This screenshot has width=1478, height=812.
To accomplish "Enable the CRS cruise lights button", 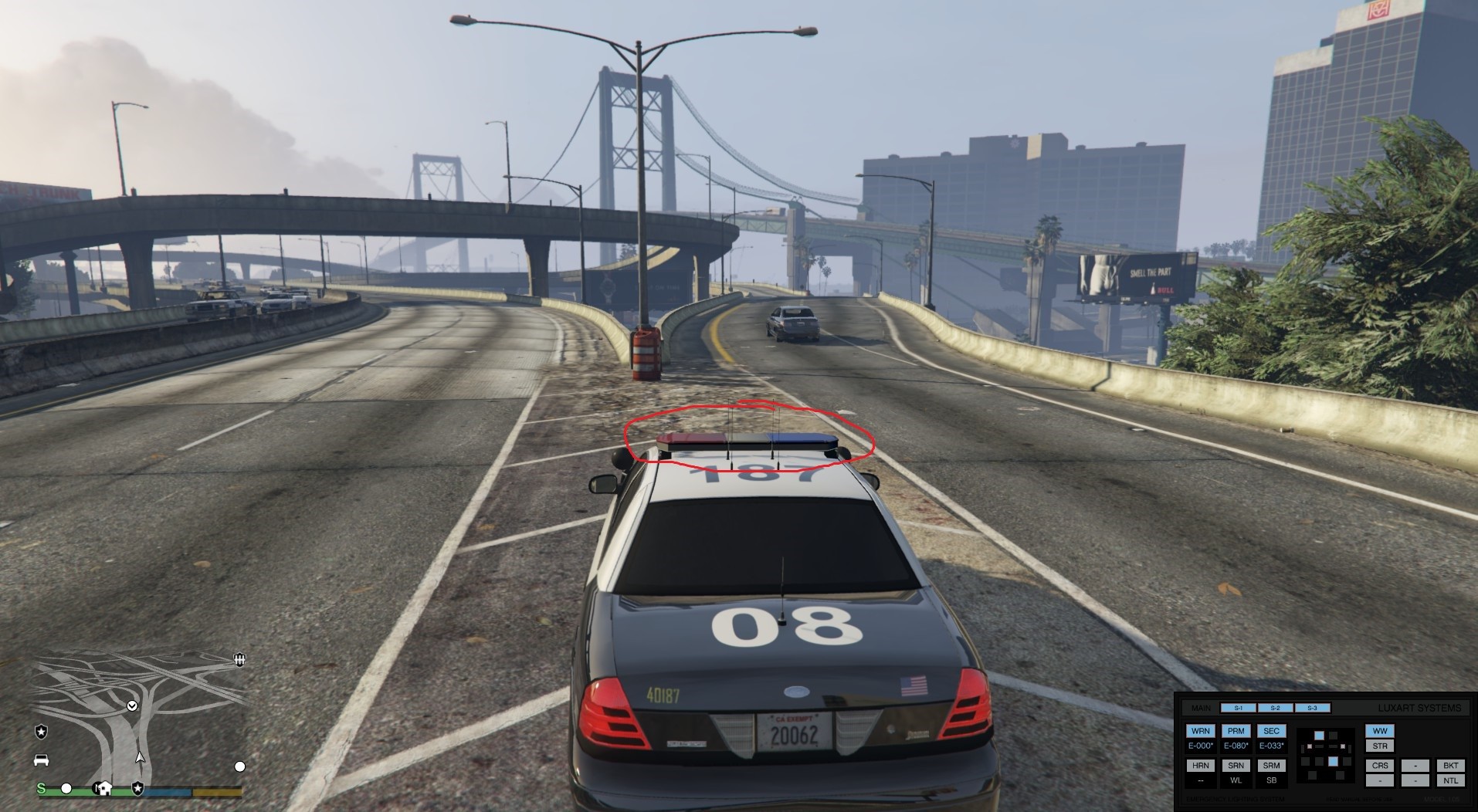I will [x=1379, y=766].
